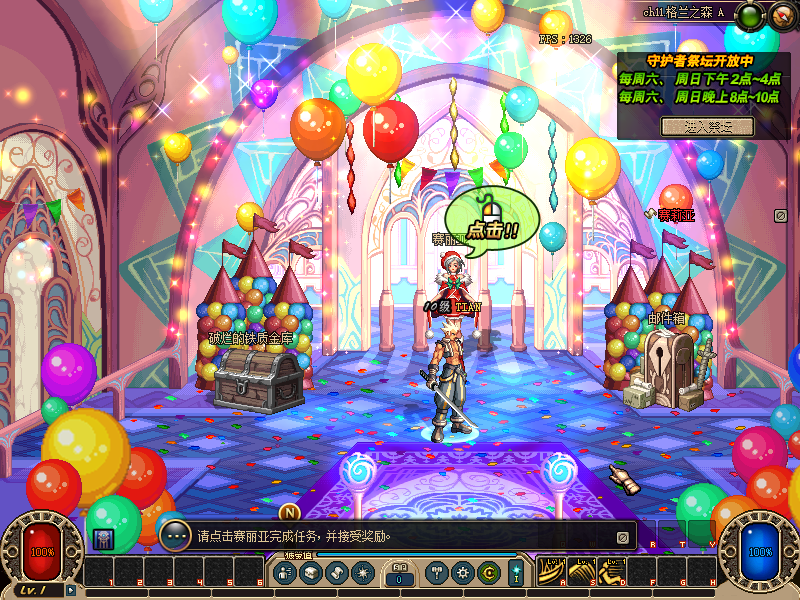Open the compass map button
Image resolution: width=800 pixels, height=600 pixels.
click(x=779, y=17)
